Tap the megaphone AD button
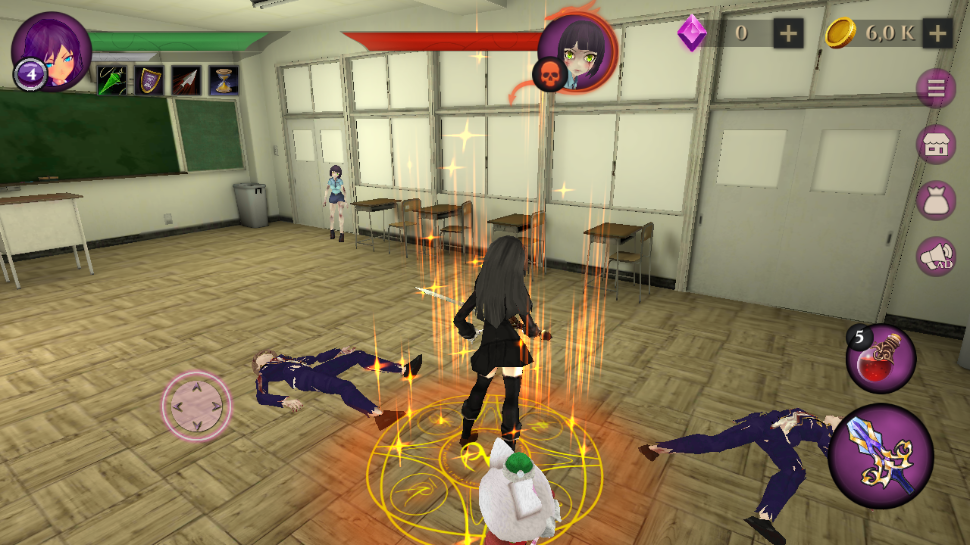970x545 pixels. click(936, 257)
